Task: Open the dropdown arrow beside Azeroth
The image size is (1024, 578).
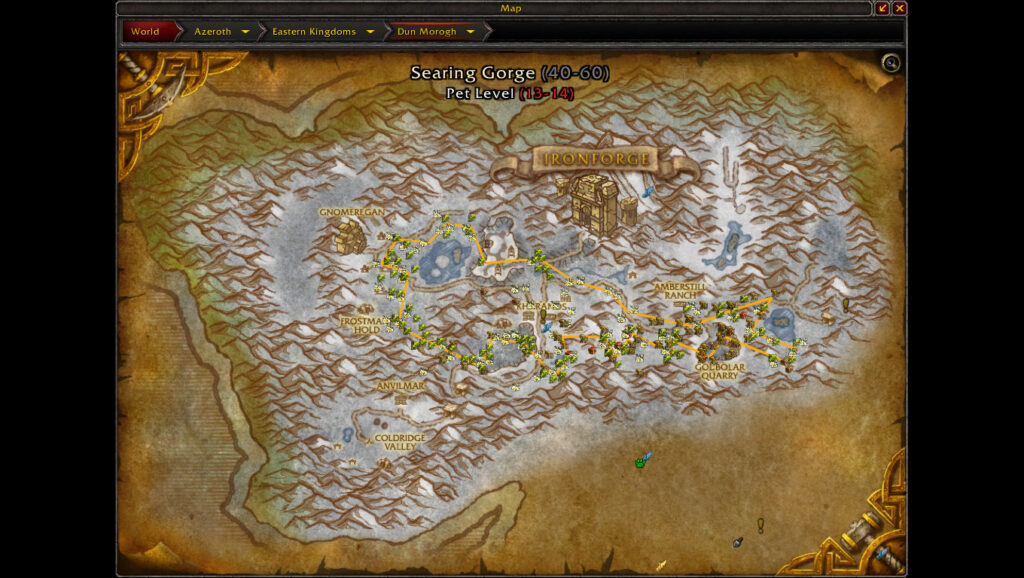Action: (x=245, y=32)
